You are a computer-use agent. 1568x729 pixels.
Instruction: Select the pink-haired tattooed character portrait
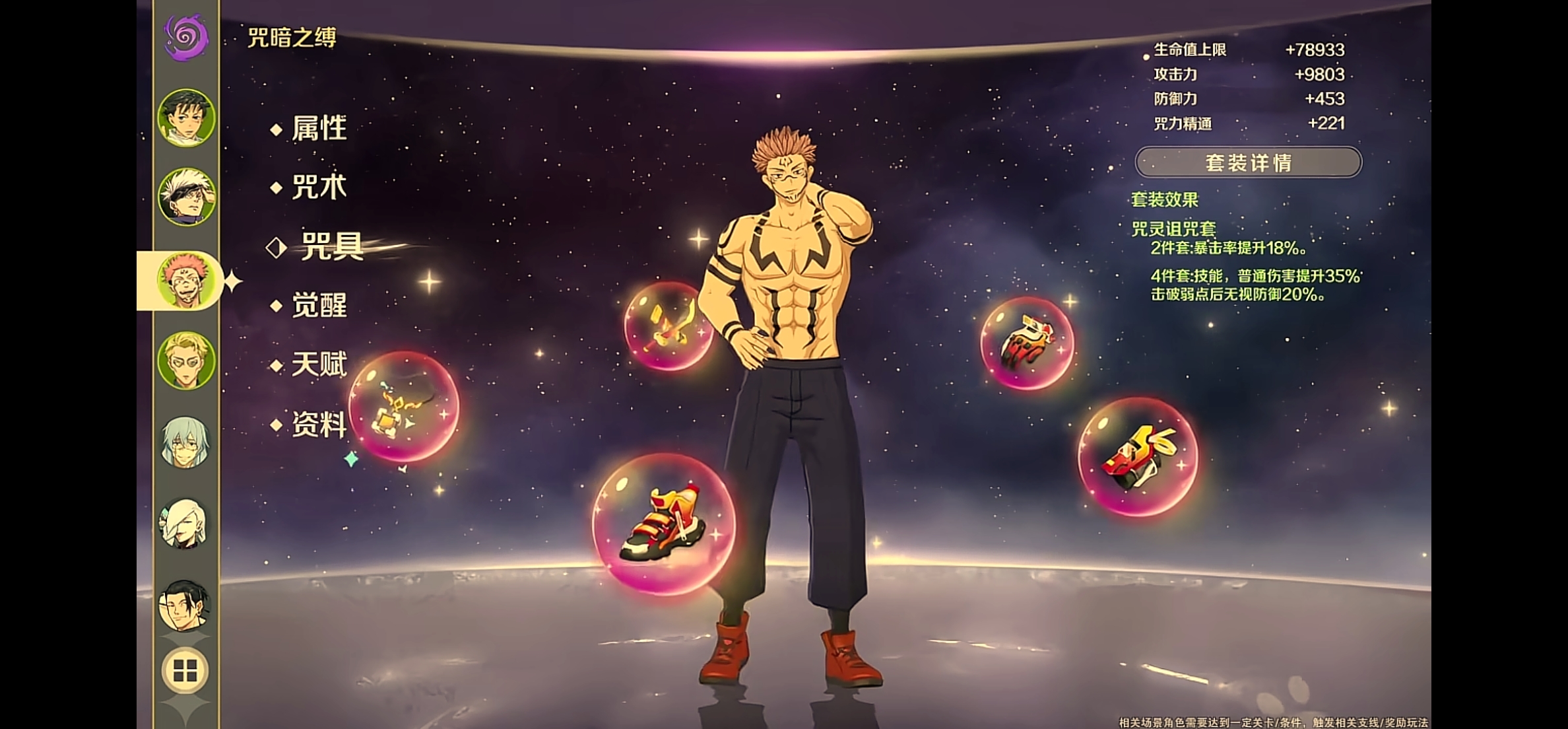(186, 281)
